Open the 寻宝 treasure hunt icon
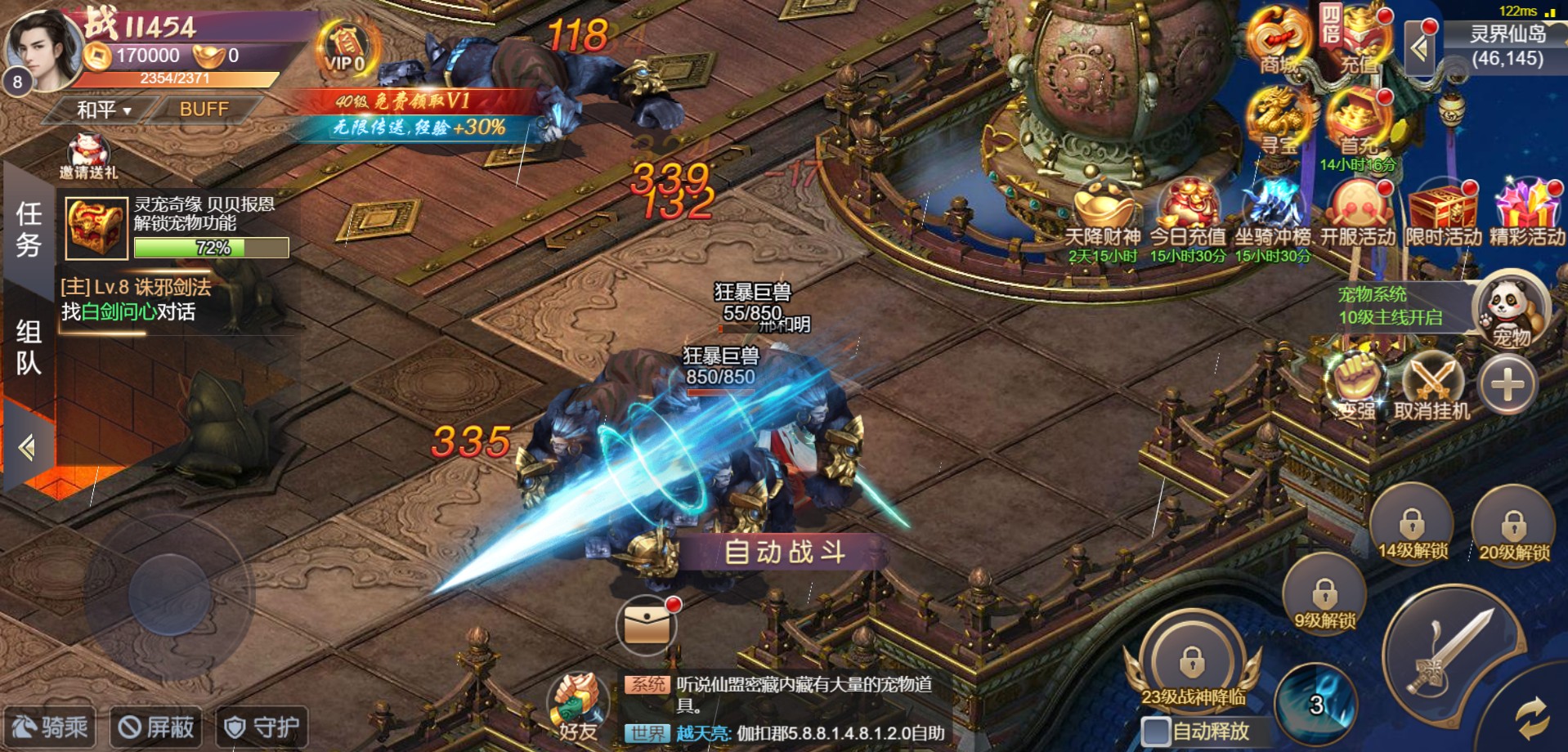The image size is (1568, 752). (x=1279, y=123)
